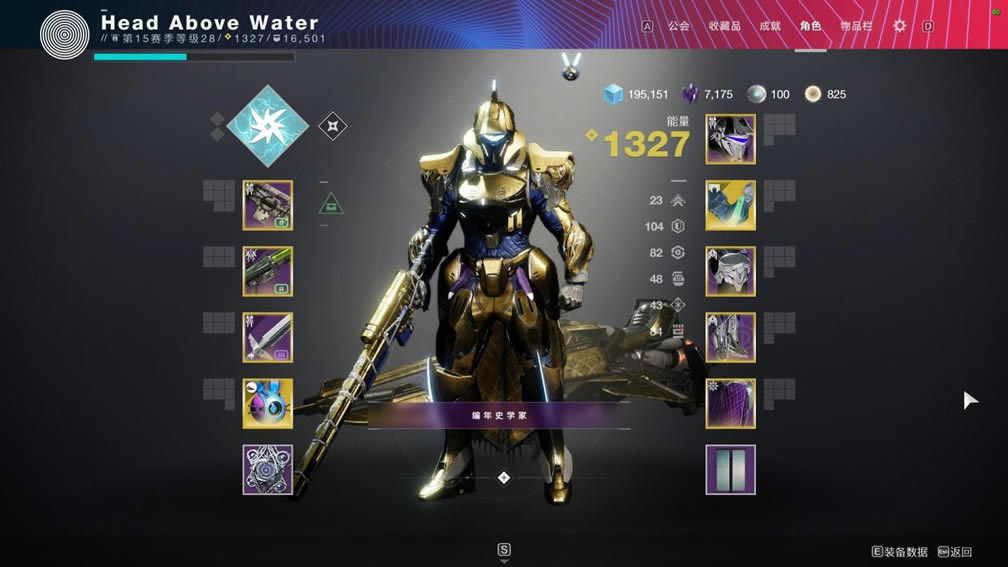Open the 公会 clan tab
The height and width of the screenshot is (567, 1008).
(679, 26)
